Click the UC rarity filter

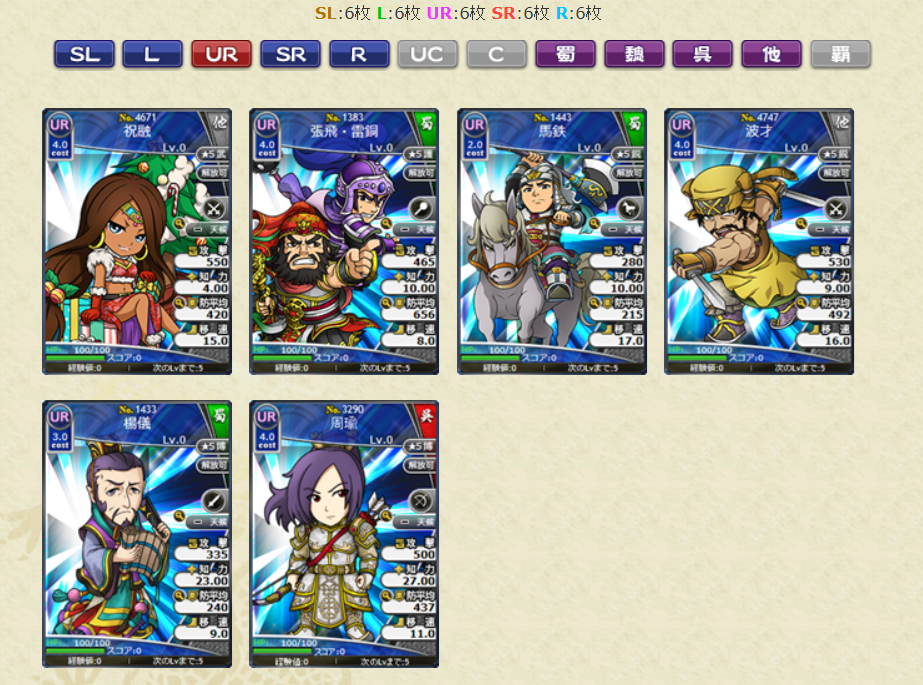[427, 54]
